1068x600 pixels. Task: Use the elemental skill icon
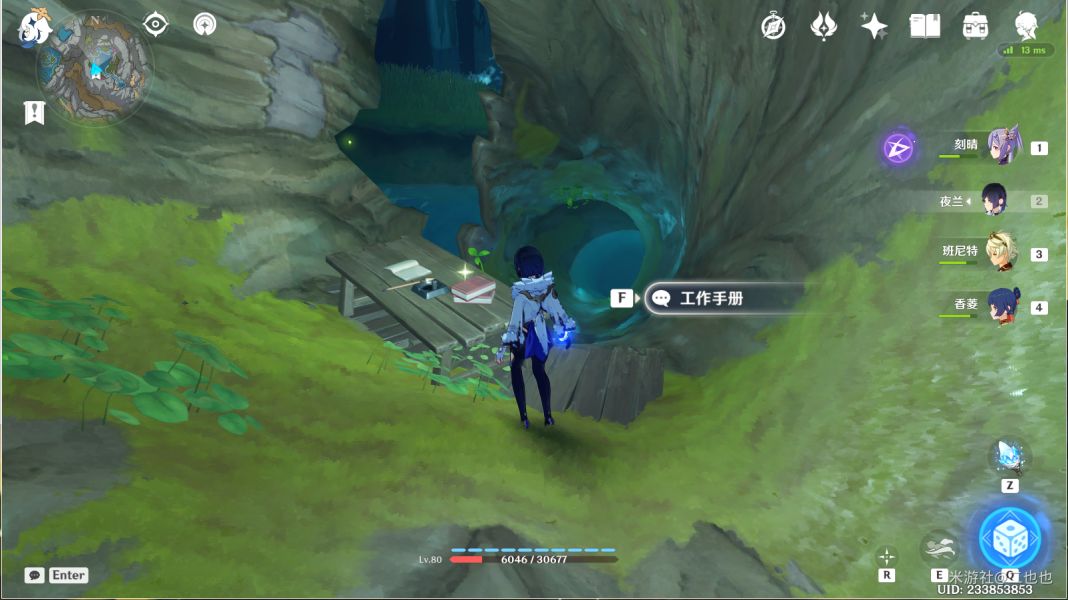coord(939,547)
